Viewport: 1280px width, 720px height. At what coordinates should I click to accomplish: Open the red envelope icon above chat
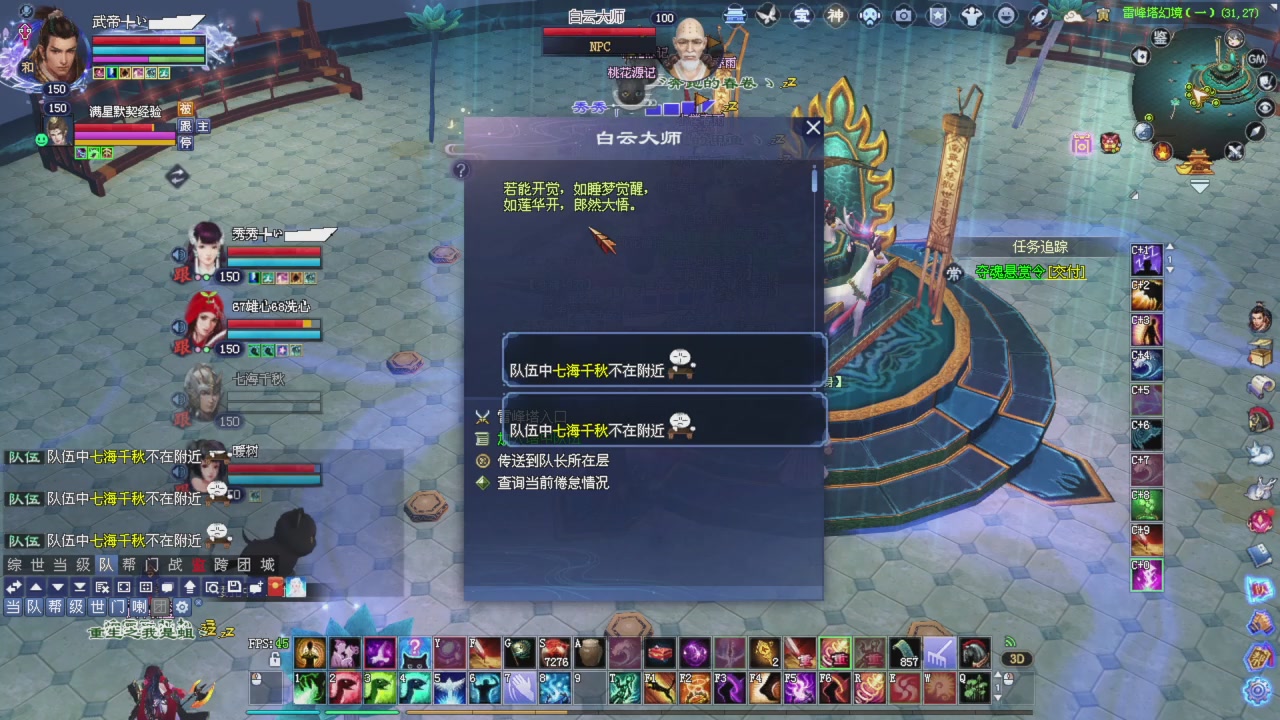276,587
